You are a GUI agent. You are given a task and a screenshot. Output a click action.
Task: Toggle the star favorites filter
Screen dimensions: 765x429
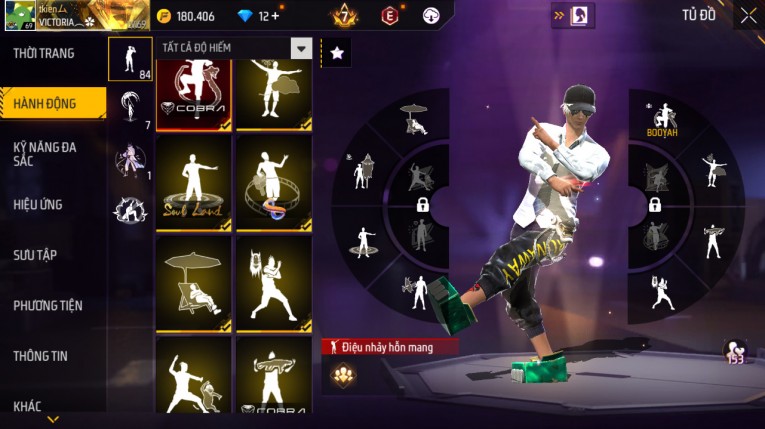point(337,53)
